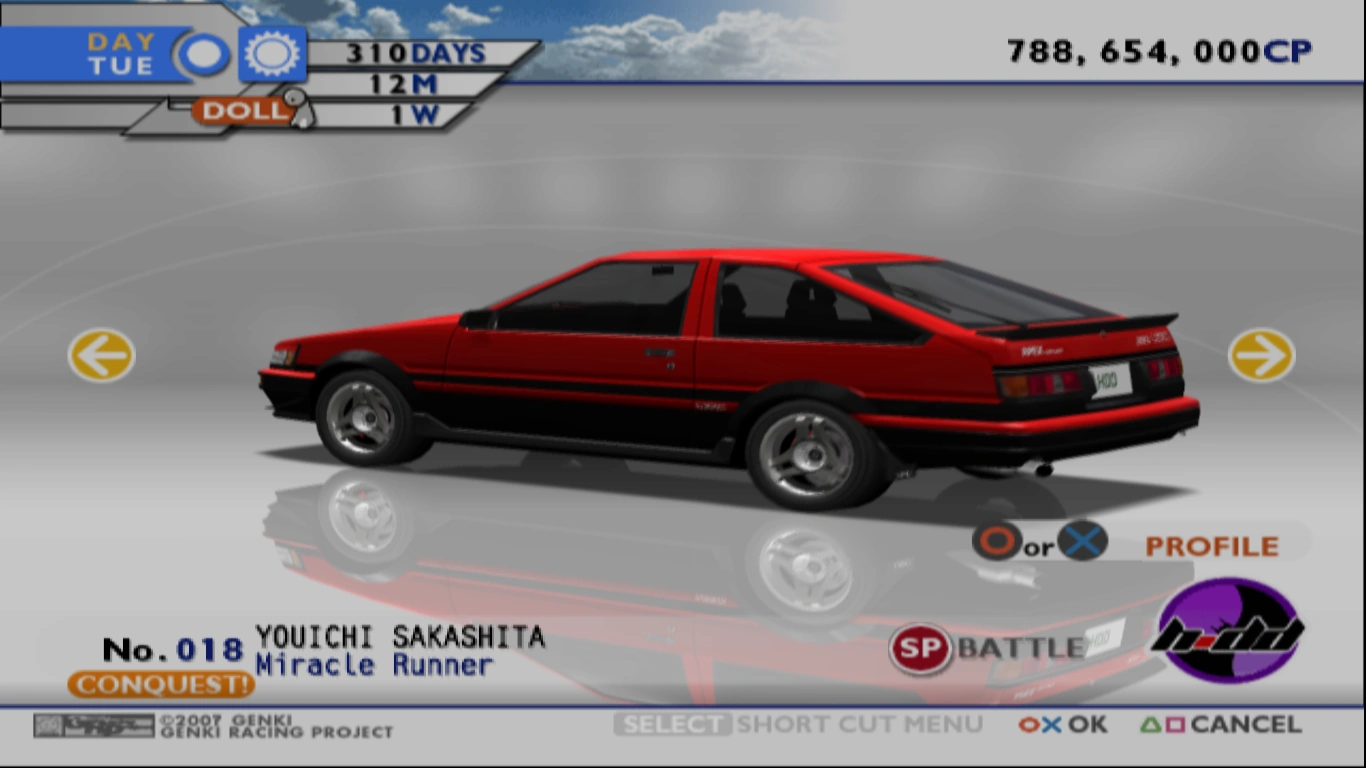Open the rival's PROFILE
The height and width of the screenshot is (768, 1366).
[x=1211, y=545]
